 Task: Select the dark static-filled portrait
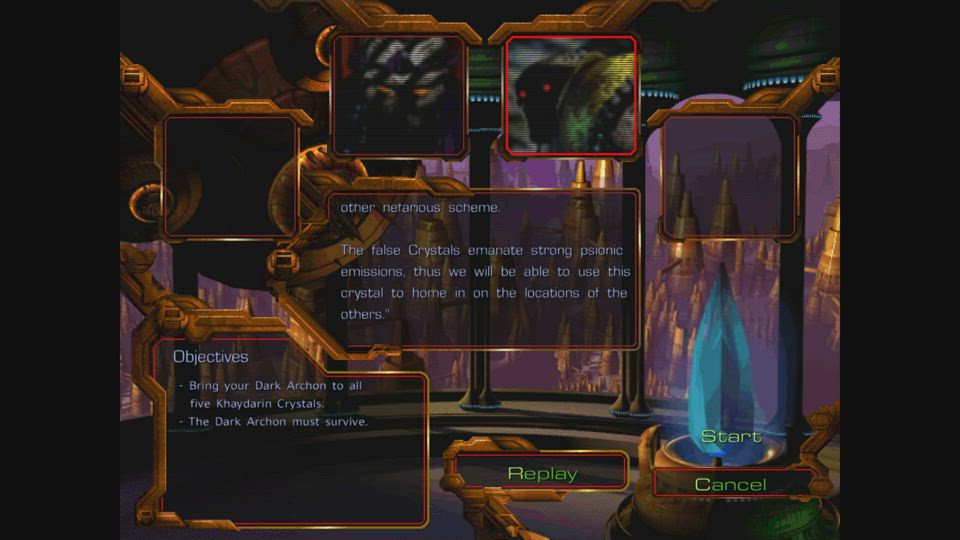pyautogui.click(x=399, y=95)
